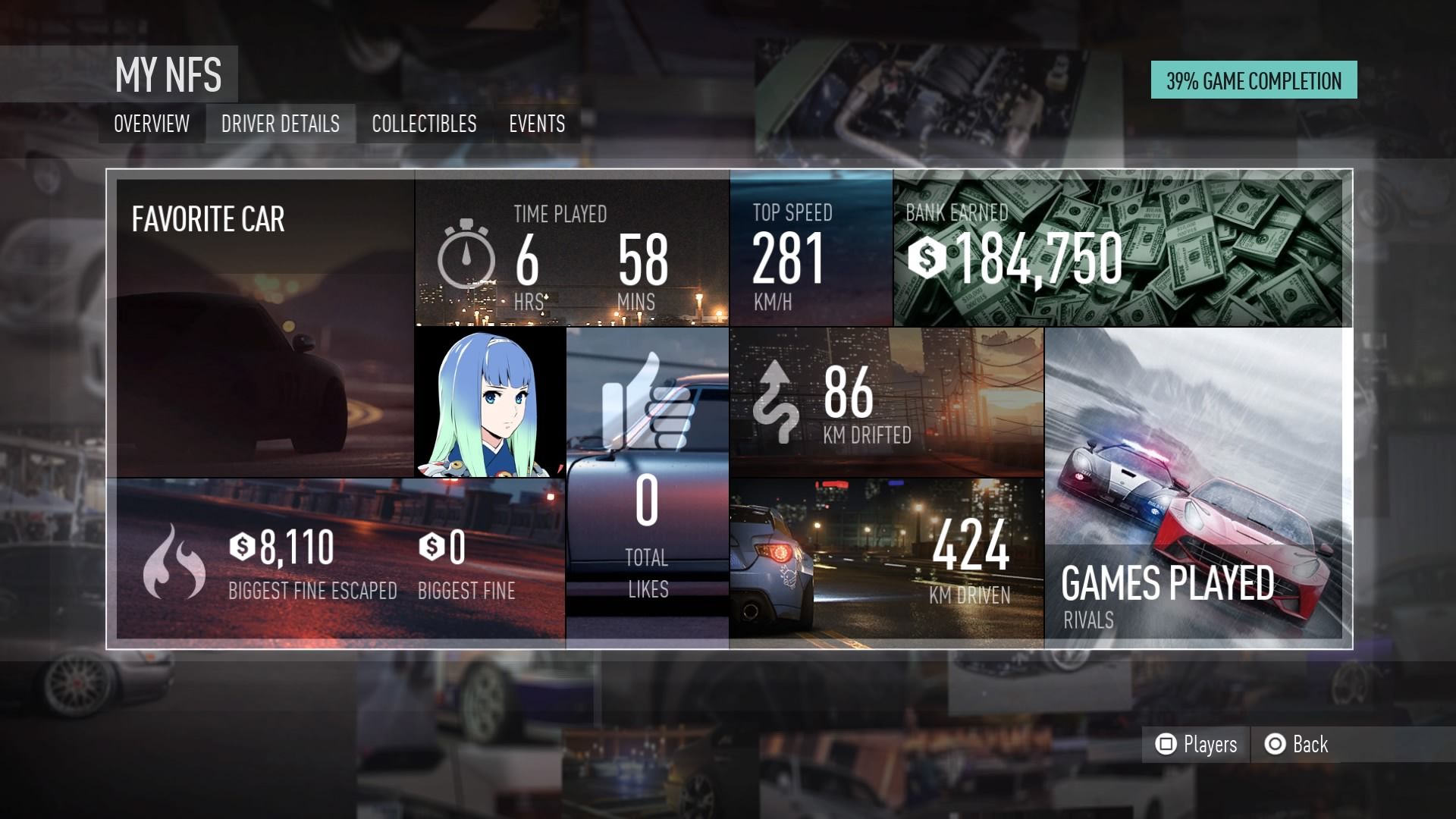
Task: Switch to the Overview tab
Action: (x=152, y=124)
